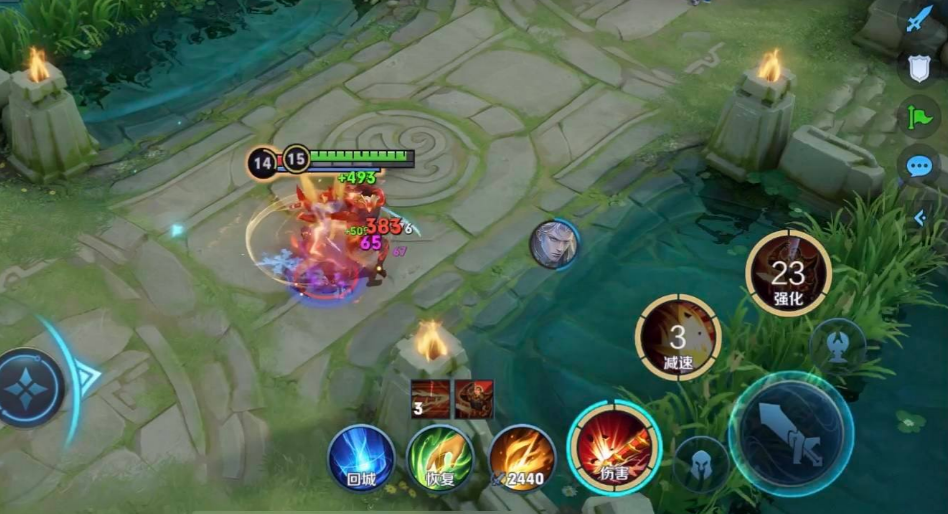Send the green flag gather signal
The image size is (948, 514).
point(920,116)
